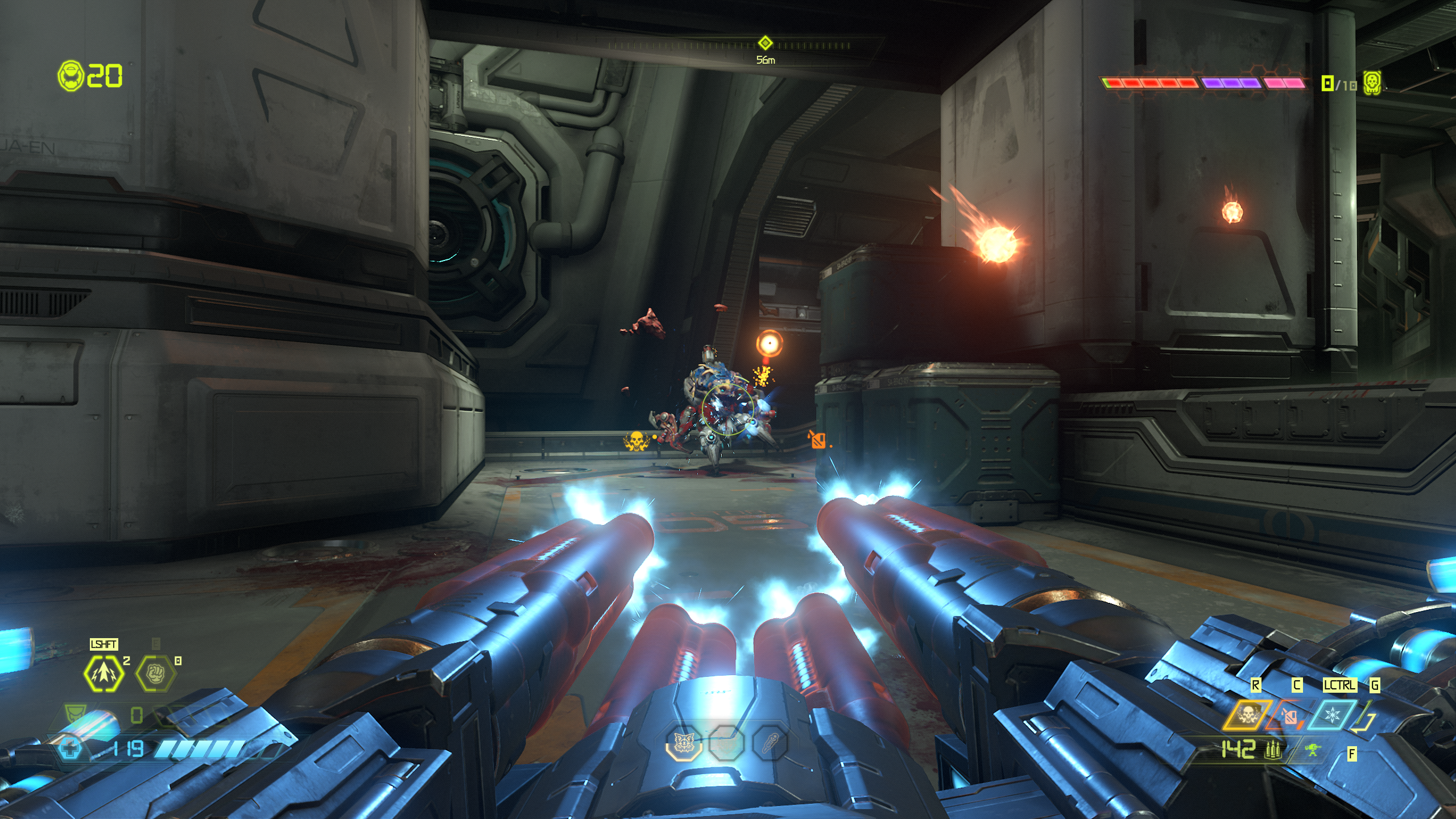Click the armor shield icon

coord(75,714)
